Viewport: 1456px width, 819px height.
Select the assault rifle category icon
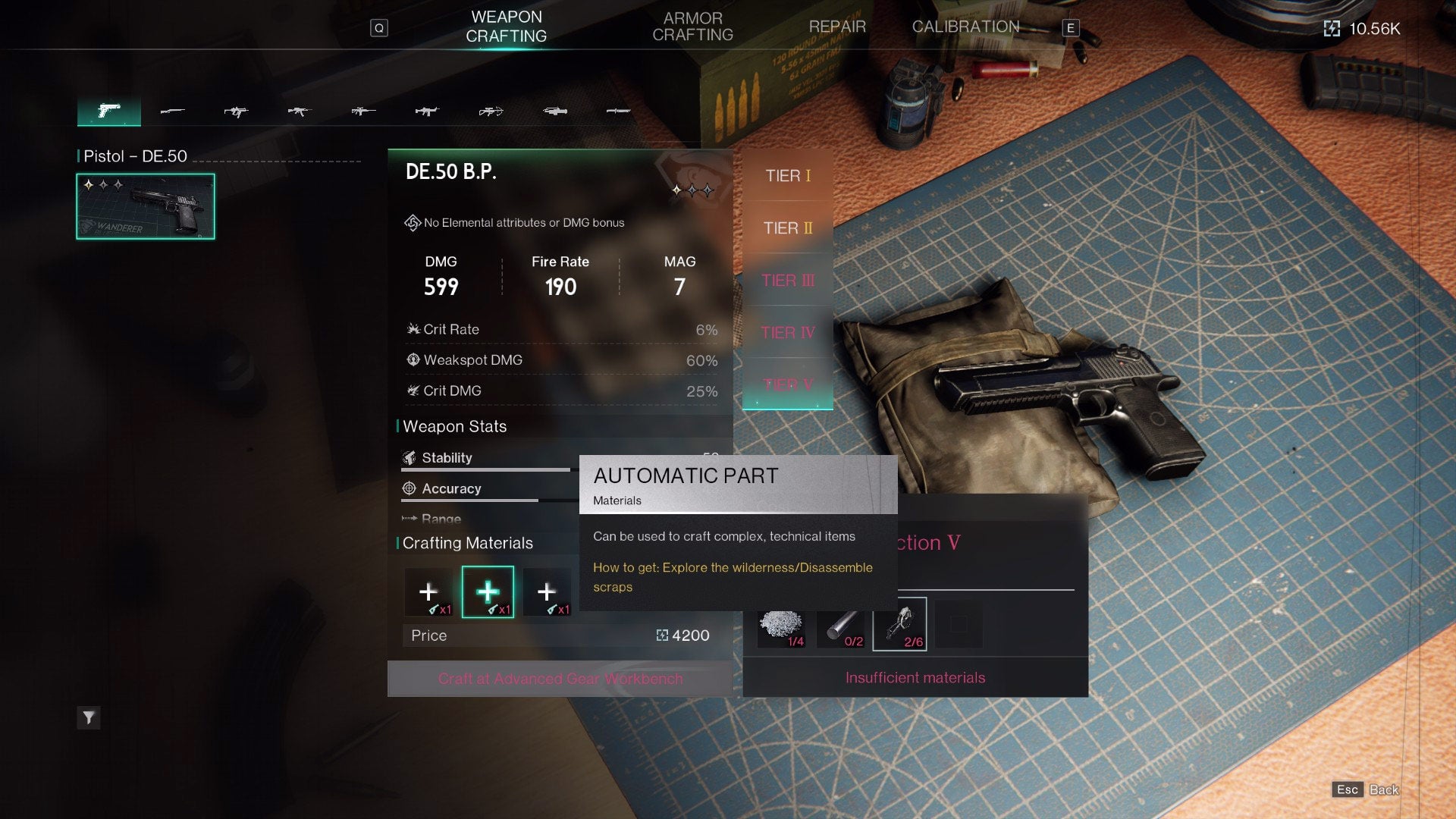[x=301, y=111]
